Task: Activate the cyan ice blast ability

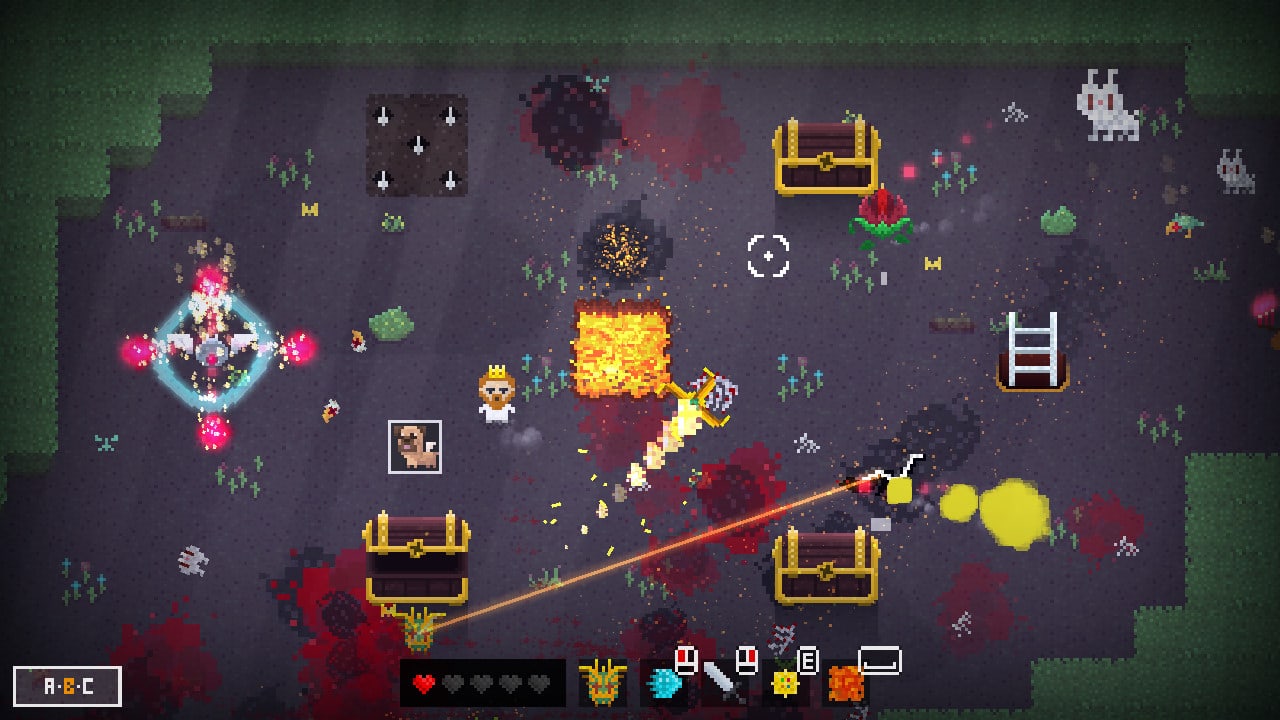Action: point(662,684)
